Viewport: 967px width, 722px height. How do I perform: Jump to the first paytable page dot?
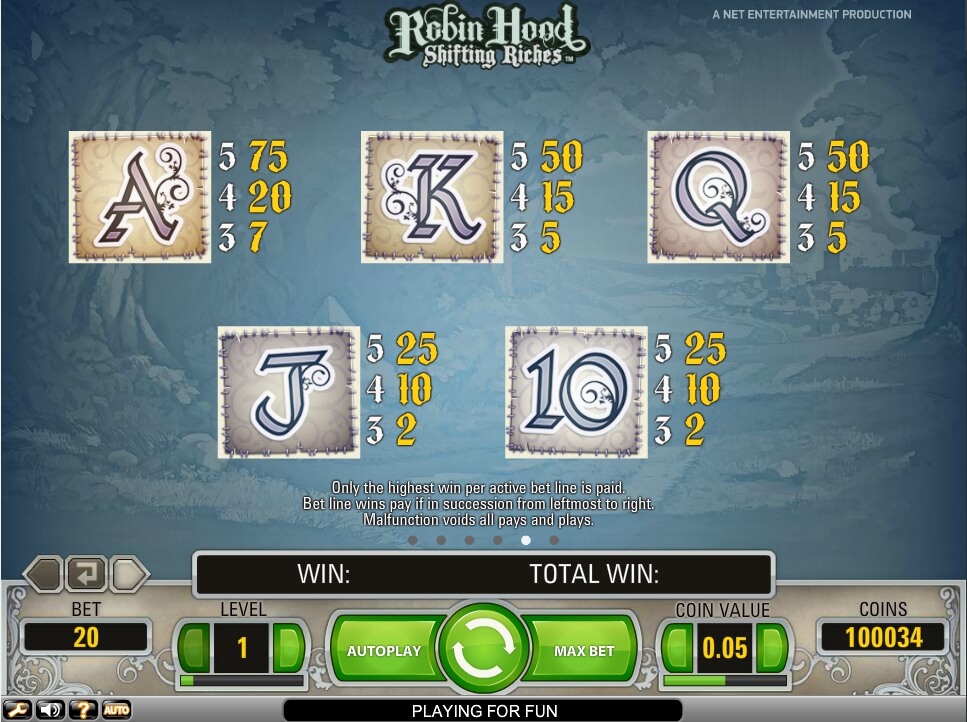click(413, 540)
